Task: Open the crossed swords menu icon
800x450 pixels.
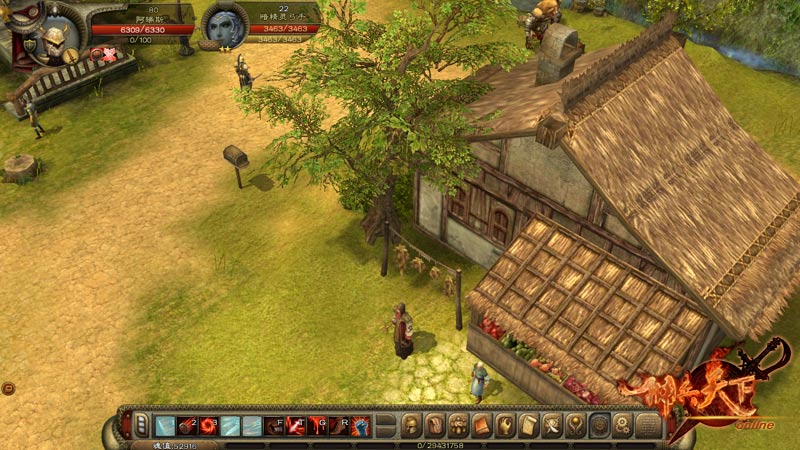Action: (552, 425)
